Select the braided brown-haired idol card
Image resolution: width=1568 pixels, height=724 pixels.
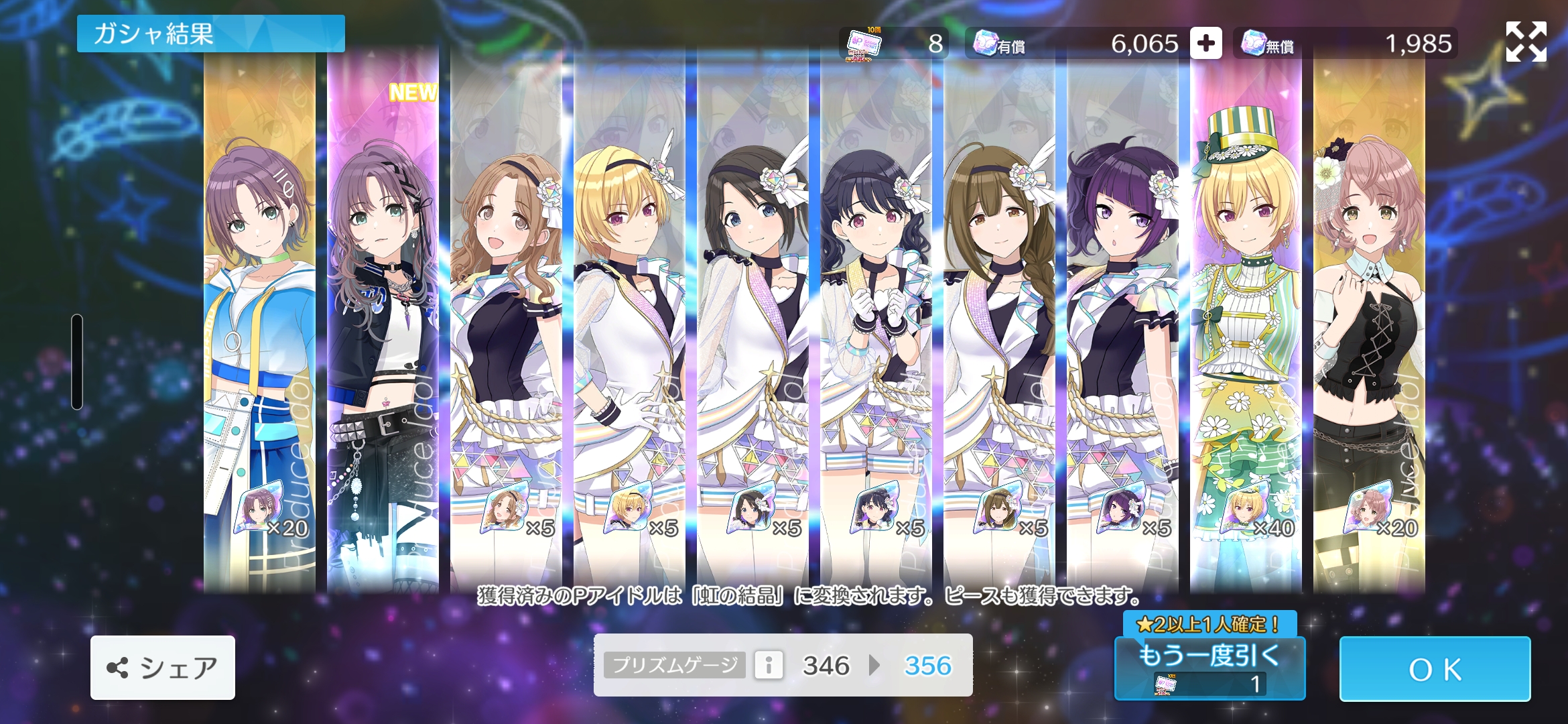(x=999, y=322)
